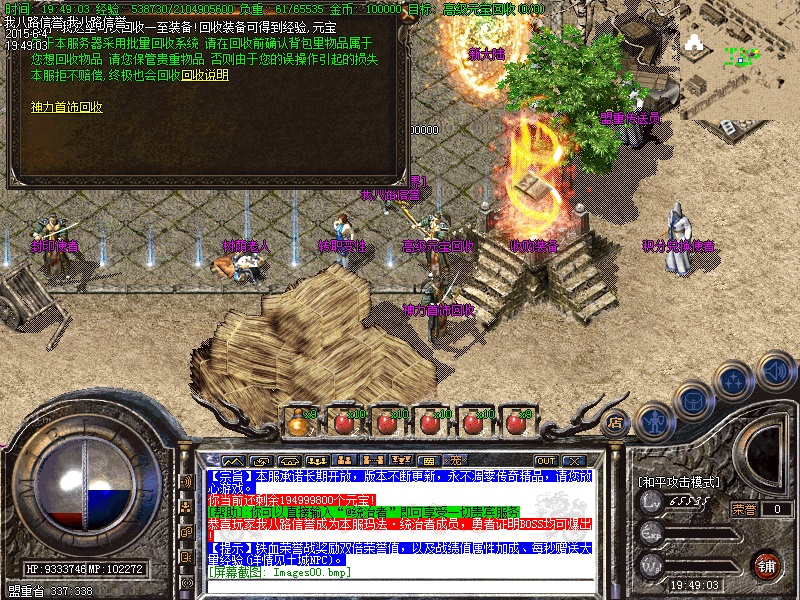Open the 回收说明 recycling instructions link
This screenshot has width=800, height=600.
coord(205,75)
